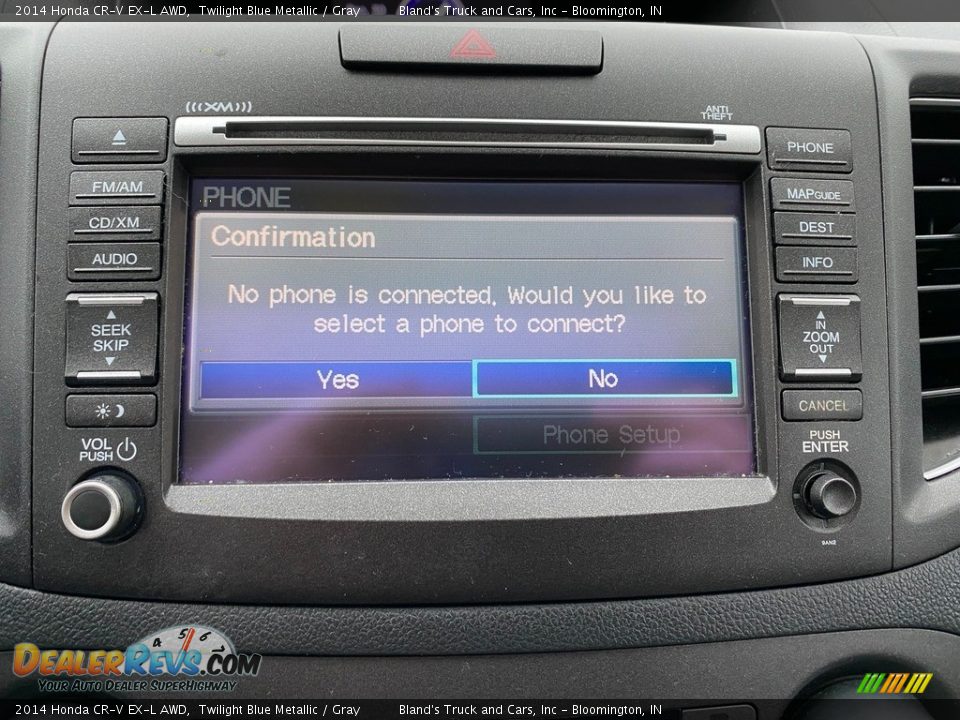Choose Yes in the Confirmation dialog

(337, 380)
